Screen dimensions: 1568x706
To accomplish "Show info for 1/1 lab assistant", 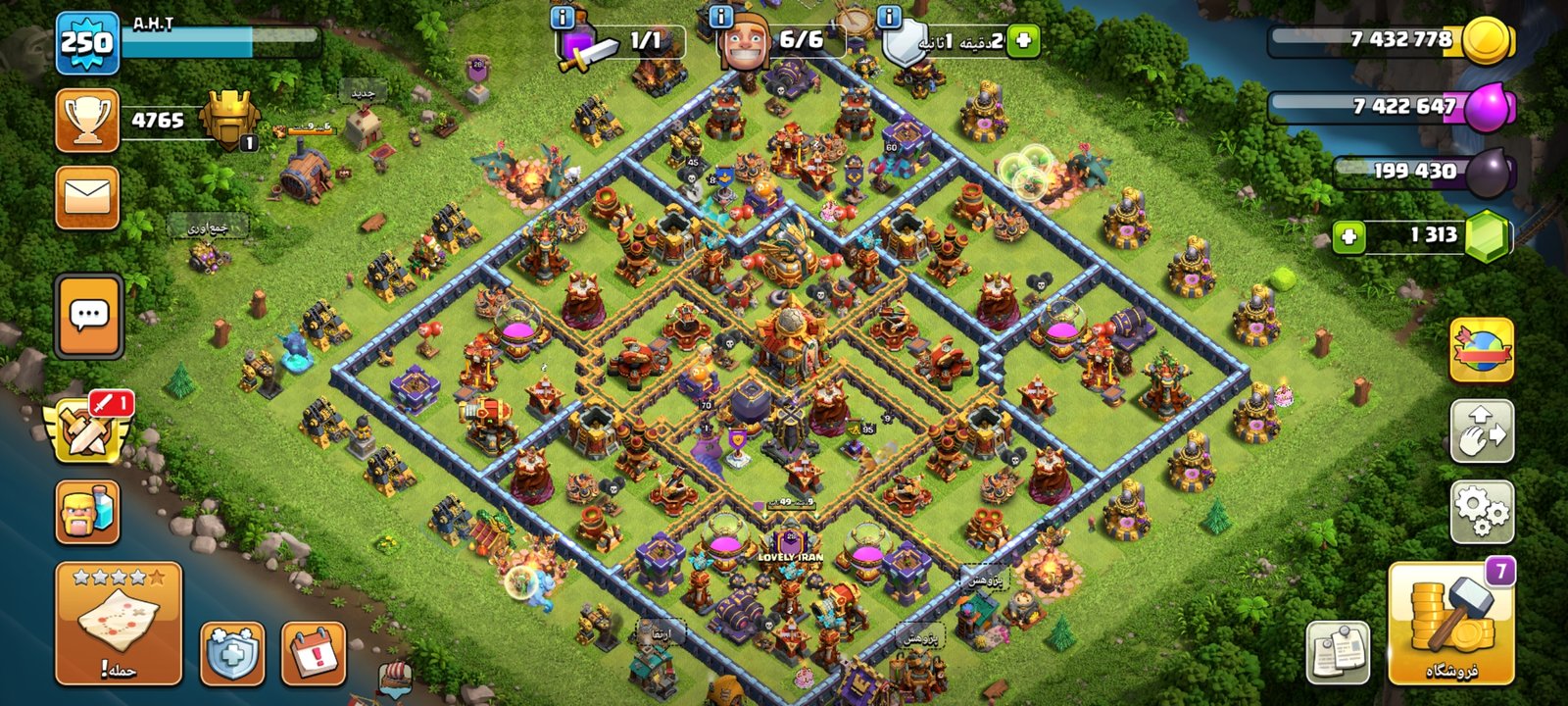I will (563, 17).
